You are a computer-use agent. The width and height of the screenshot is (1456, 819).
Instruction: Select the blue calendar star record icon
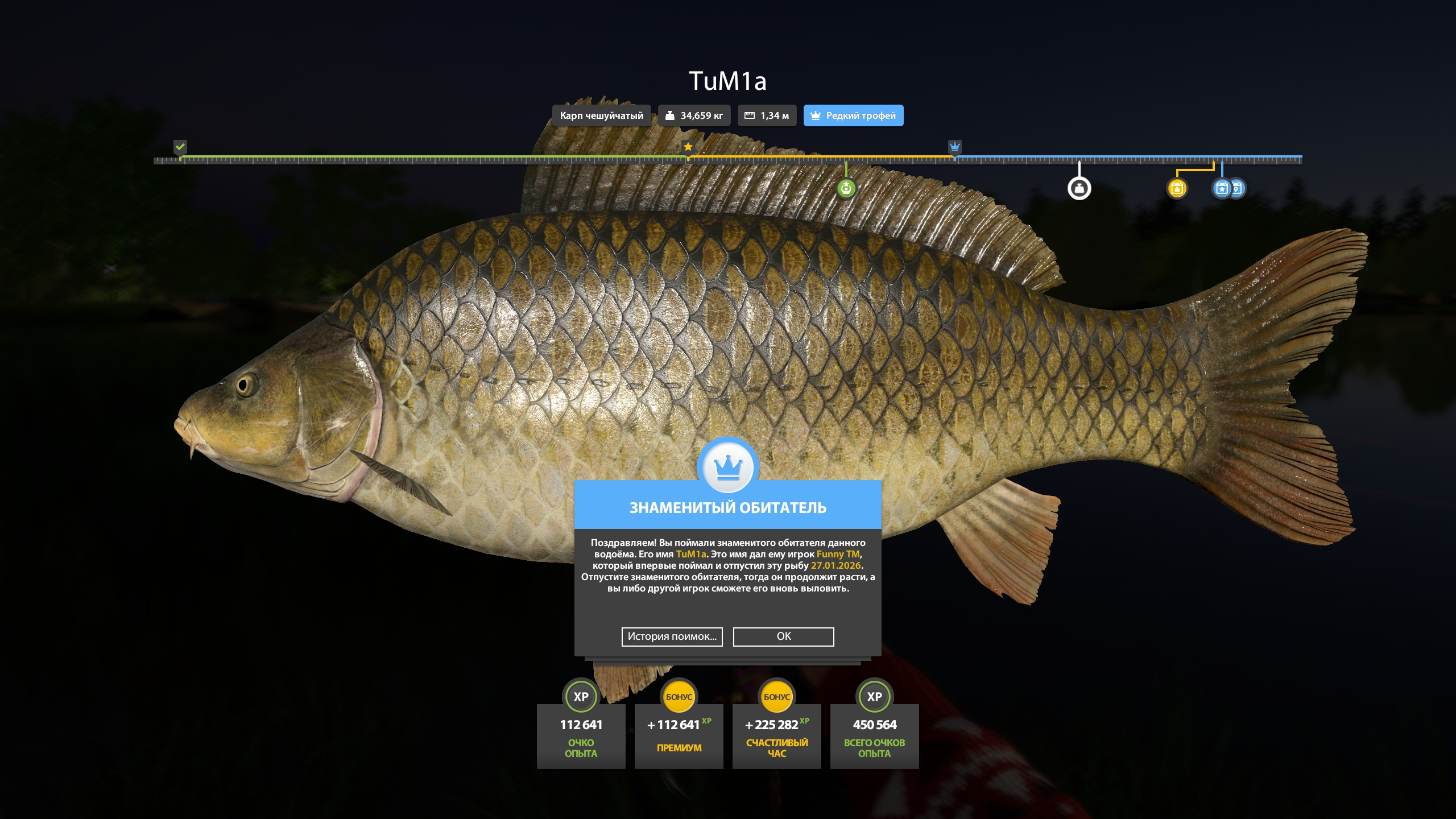tap(1221, 188)
